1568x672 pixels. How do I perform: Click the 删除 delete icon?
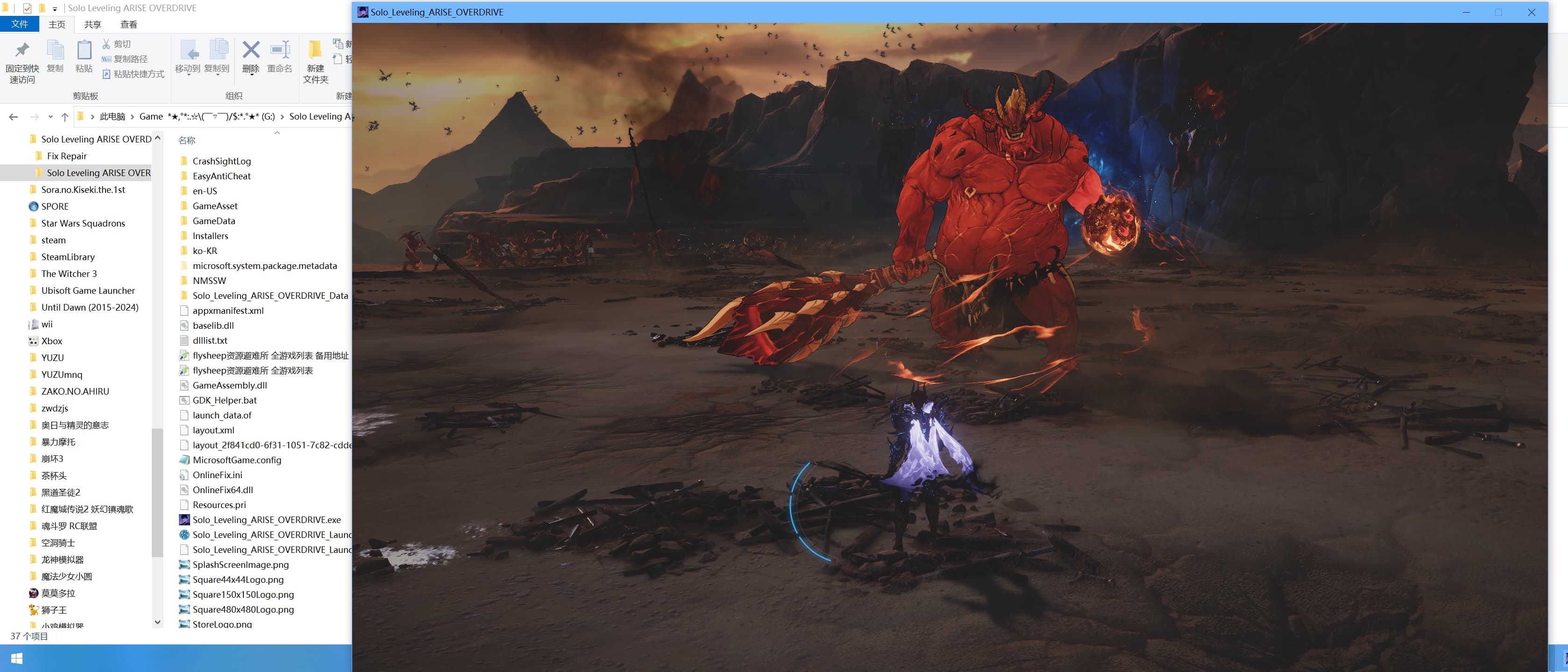250,58
